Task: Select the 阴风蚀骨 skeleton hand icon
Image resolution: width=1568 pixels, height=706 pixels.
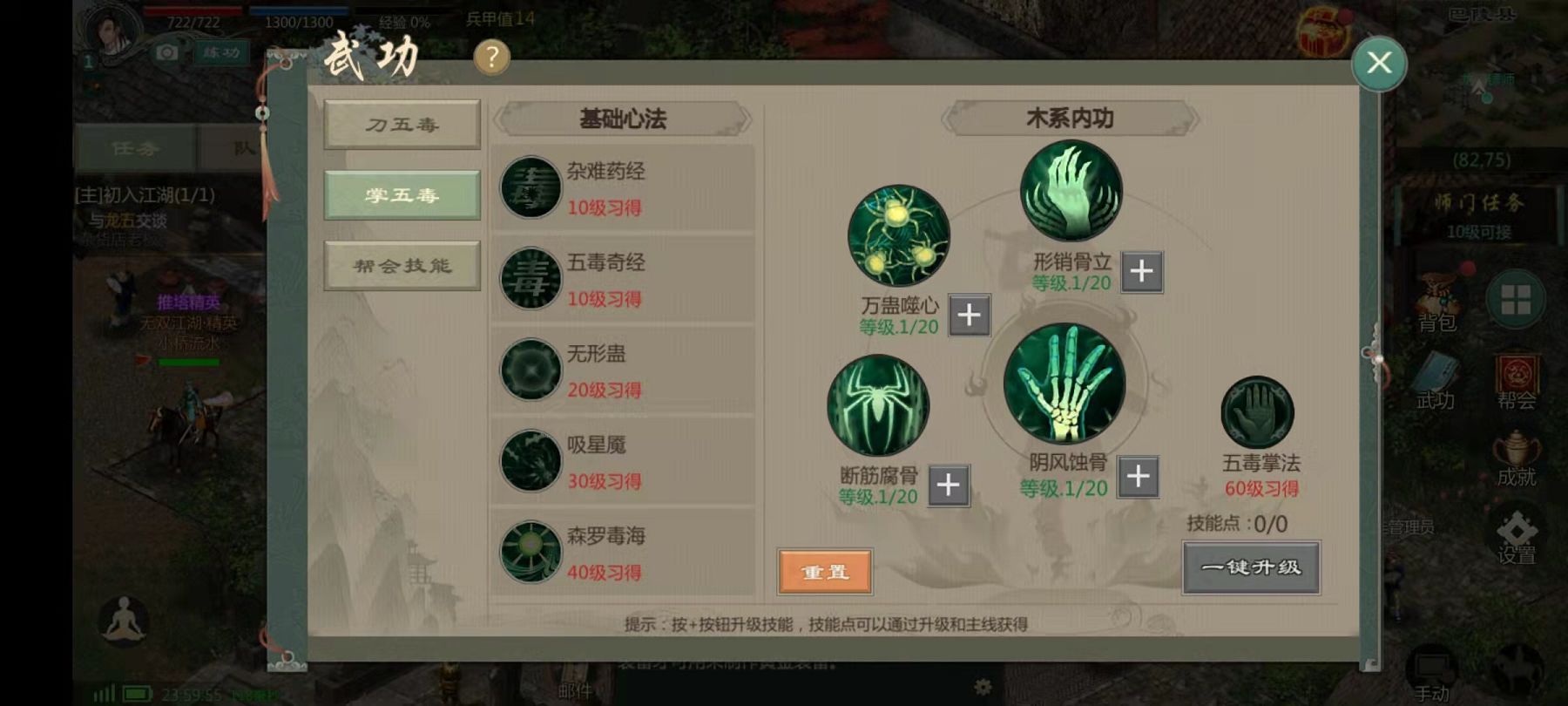Action: click(x=1064, y=384)
